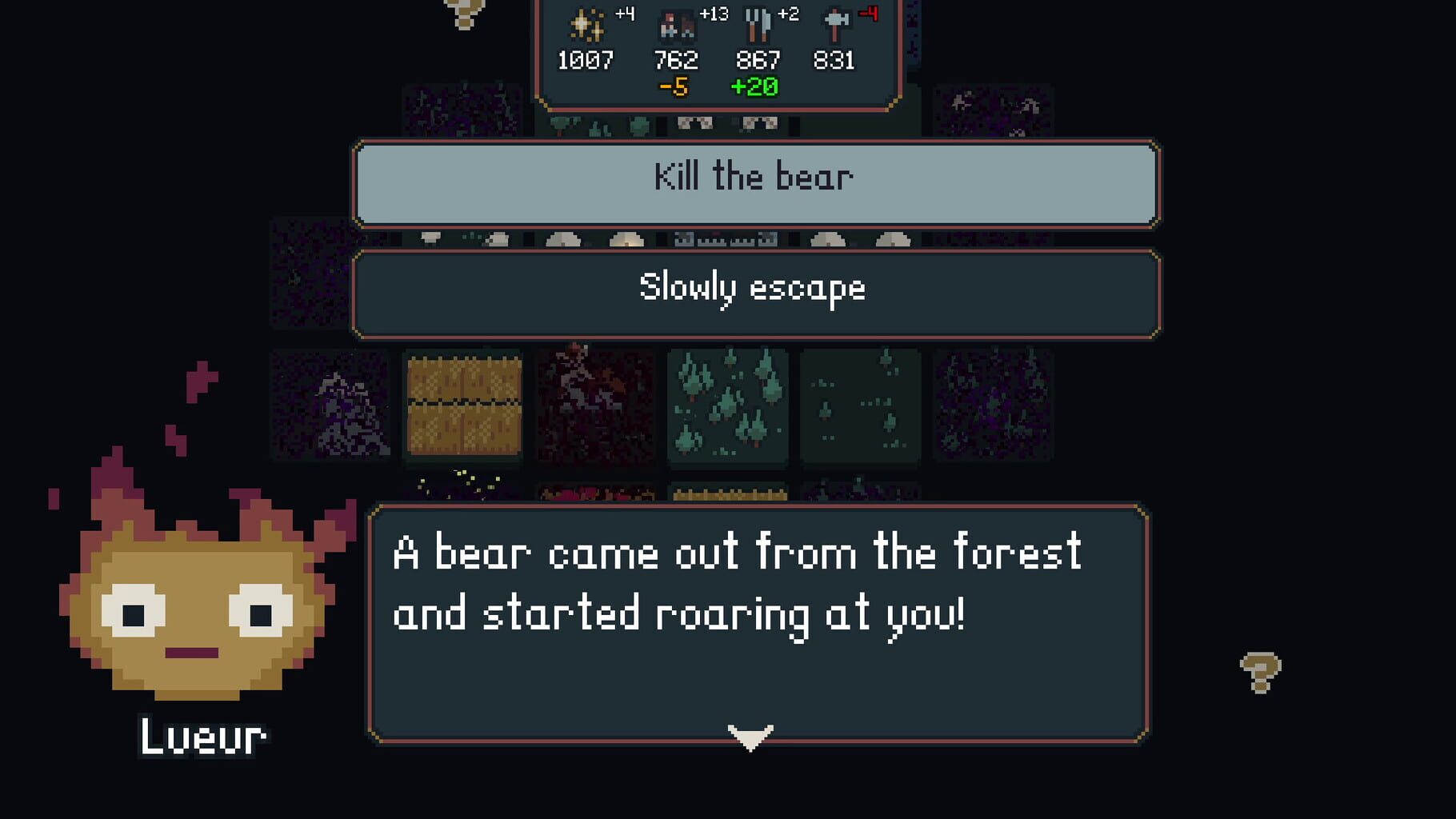Click the food utensils resource icon
The width and height of the screenshot is (1456, 819).
(x=758, y=24)
